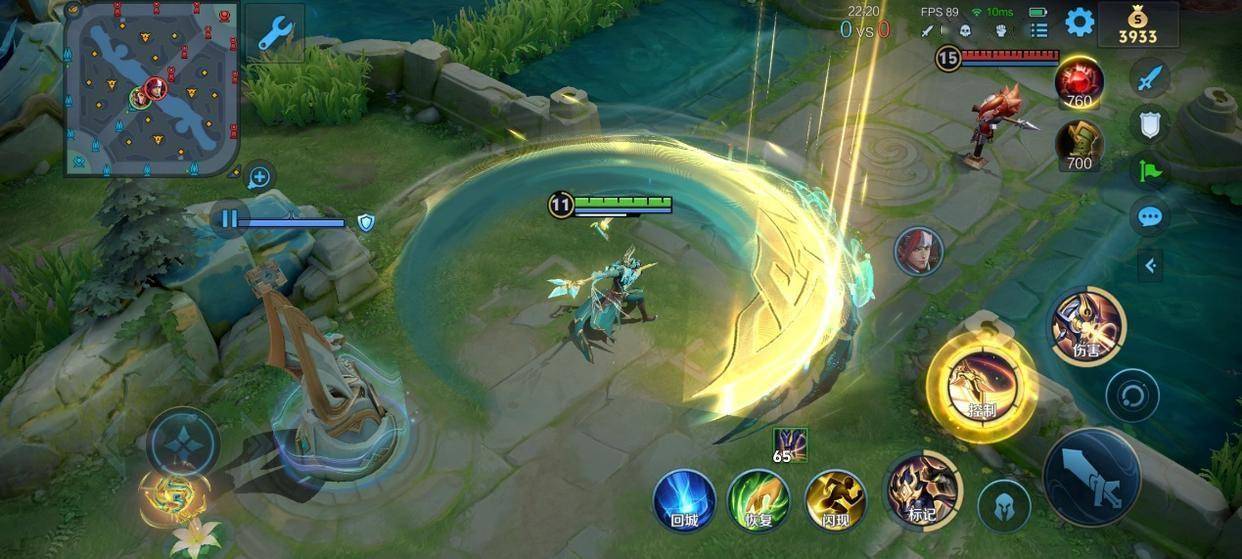Open the gear settings menu
The height and width of the screenshot is (559, 1242).
tap(1079, 22)
